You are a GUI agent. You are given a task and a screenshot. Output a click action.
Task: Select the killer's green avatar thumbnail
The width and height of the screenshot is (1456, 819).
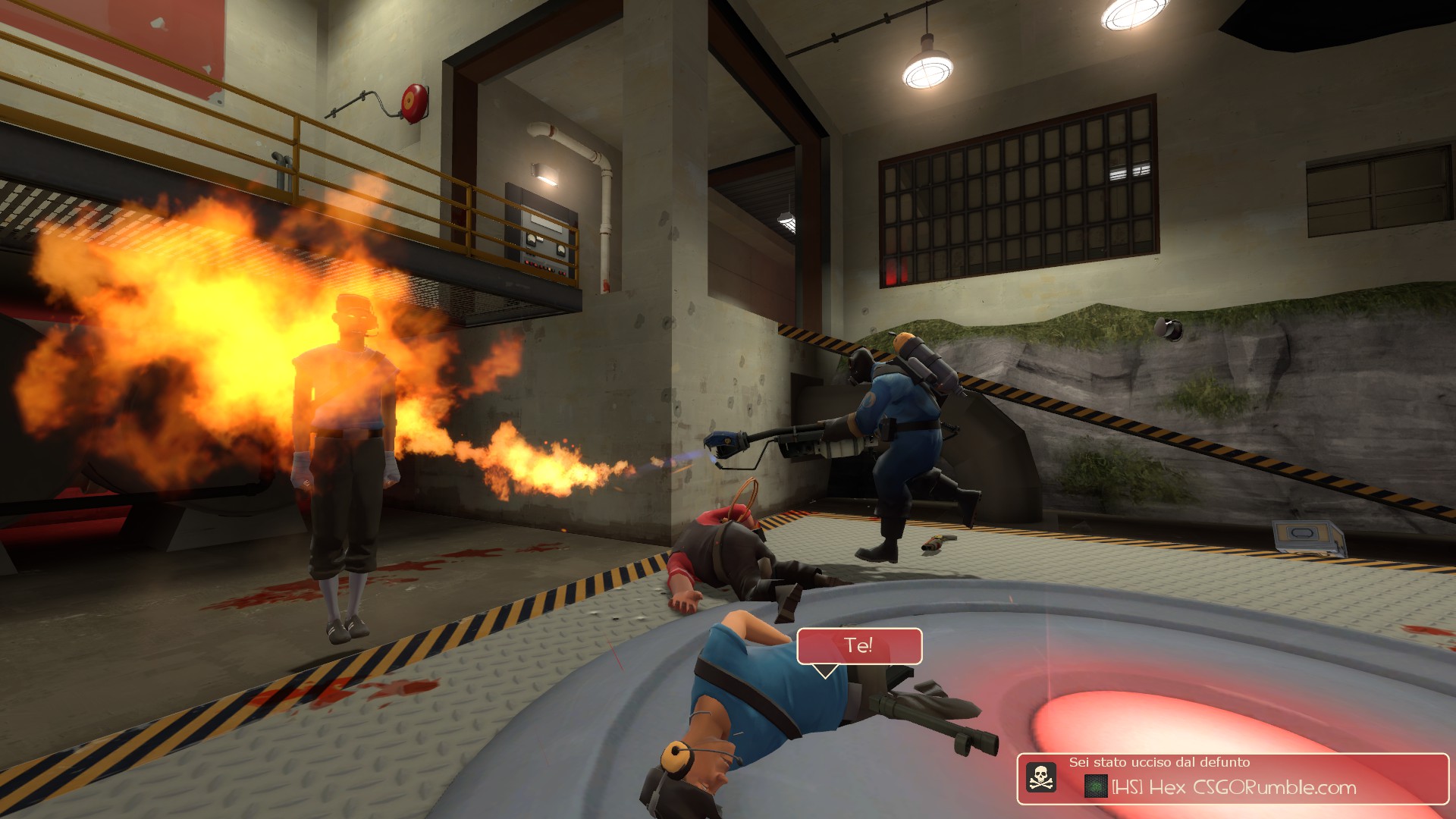coord(1096,787)
